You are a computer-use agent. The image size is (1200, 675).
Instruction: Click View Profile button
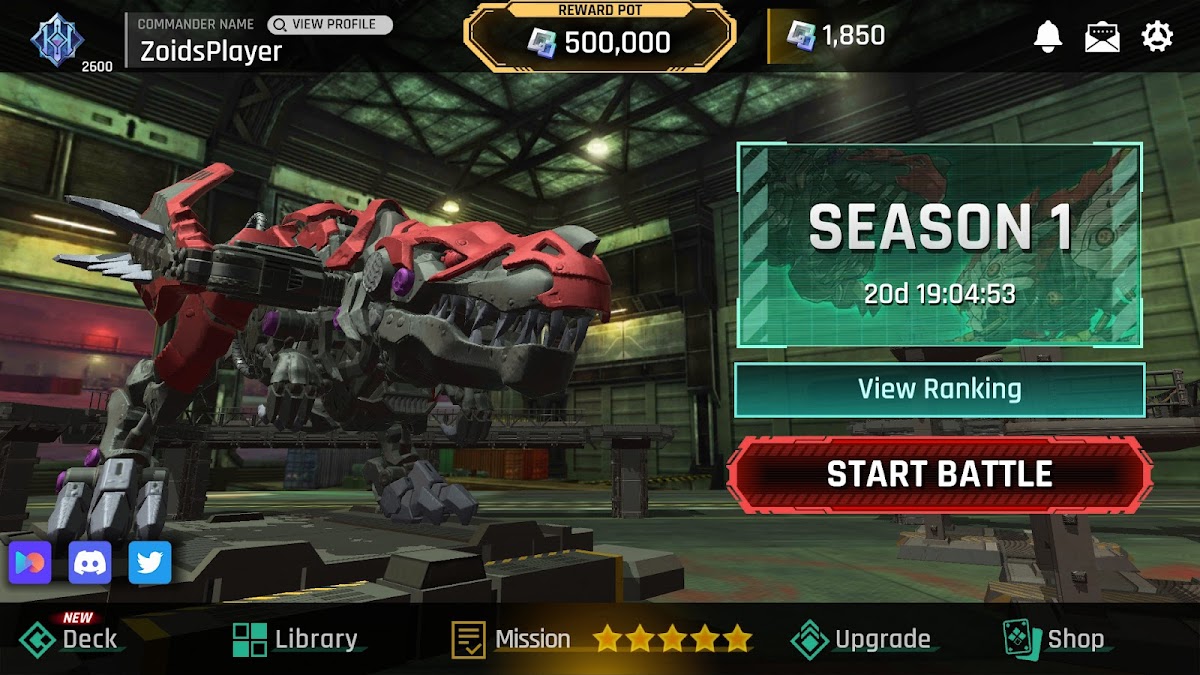click(330, 24)
